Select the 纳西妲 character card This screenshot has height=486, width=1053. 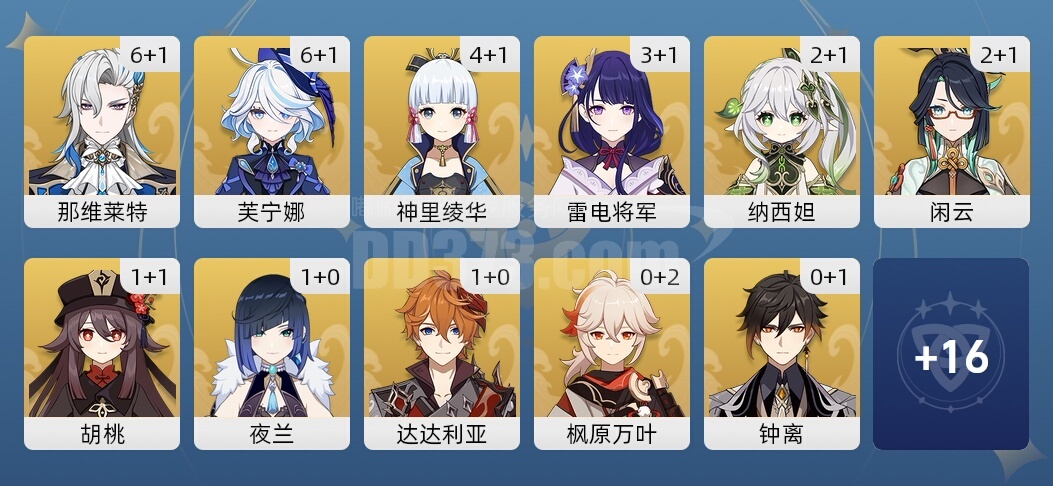point(782,131)
